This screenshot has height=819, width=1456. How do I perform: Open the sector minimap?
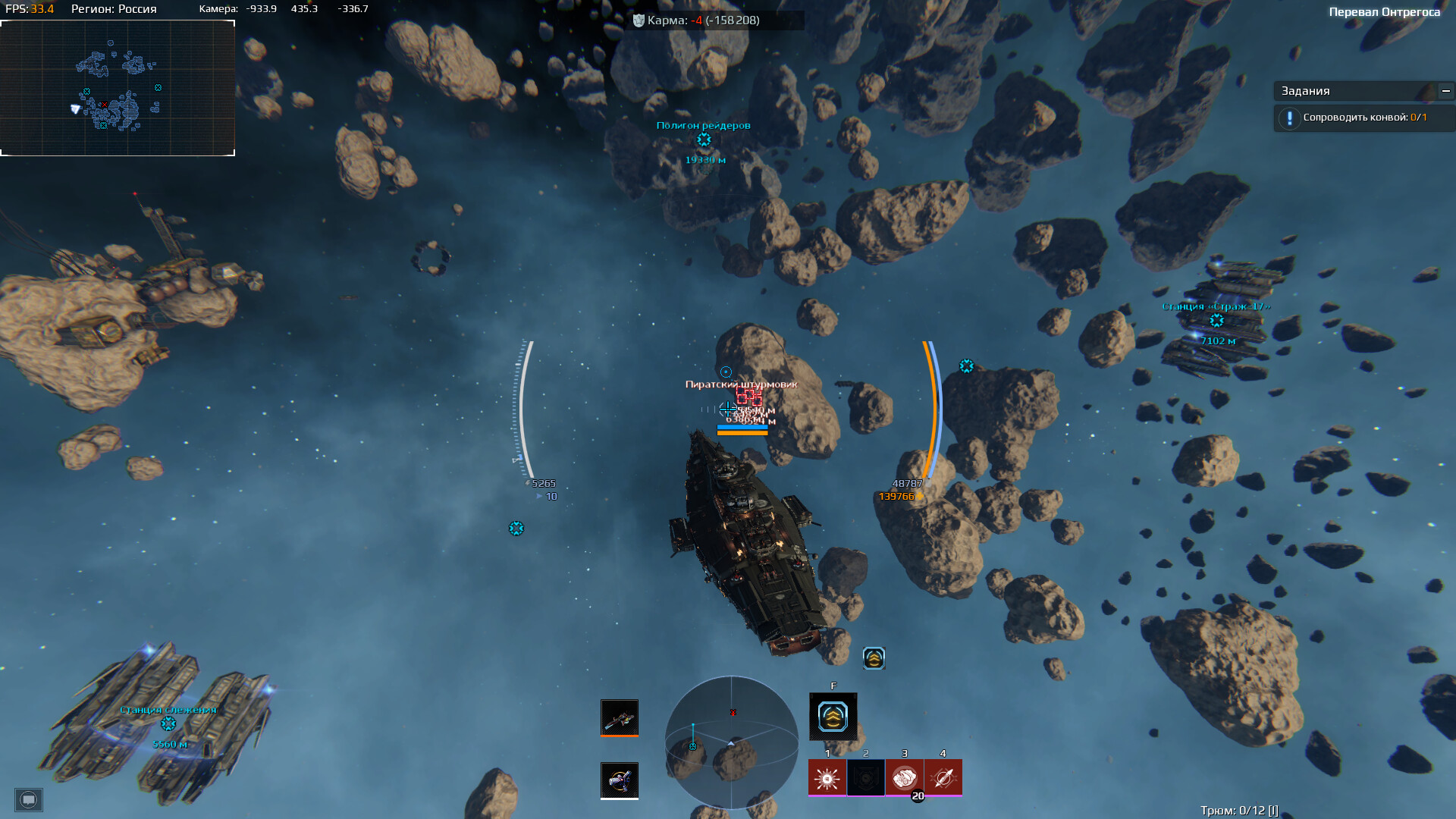[118, 88]
